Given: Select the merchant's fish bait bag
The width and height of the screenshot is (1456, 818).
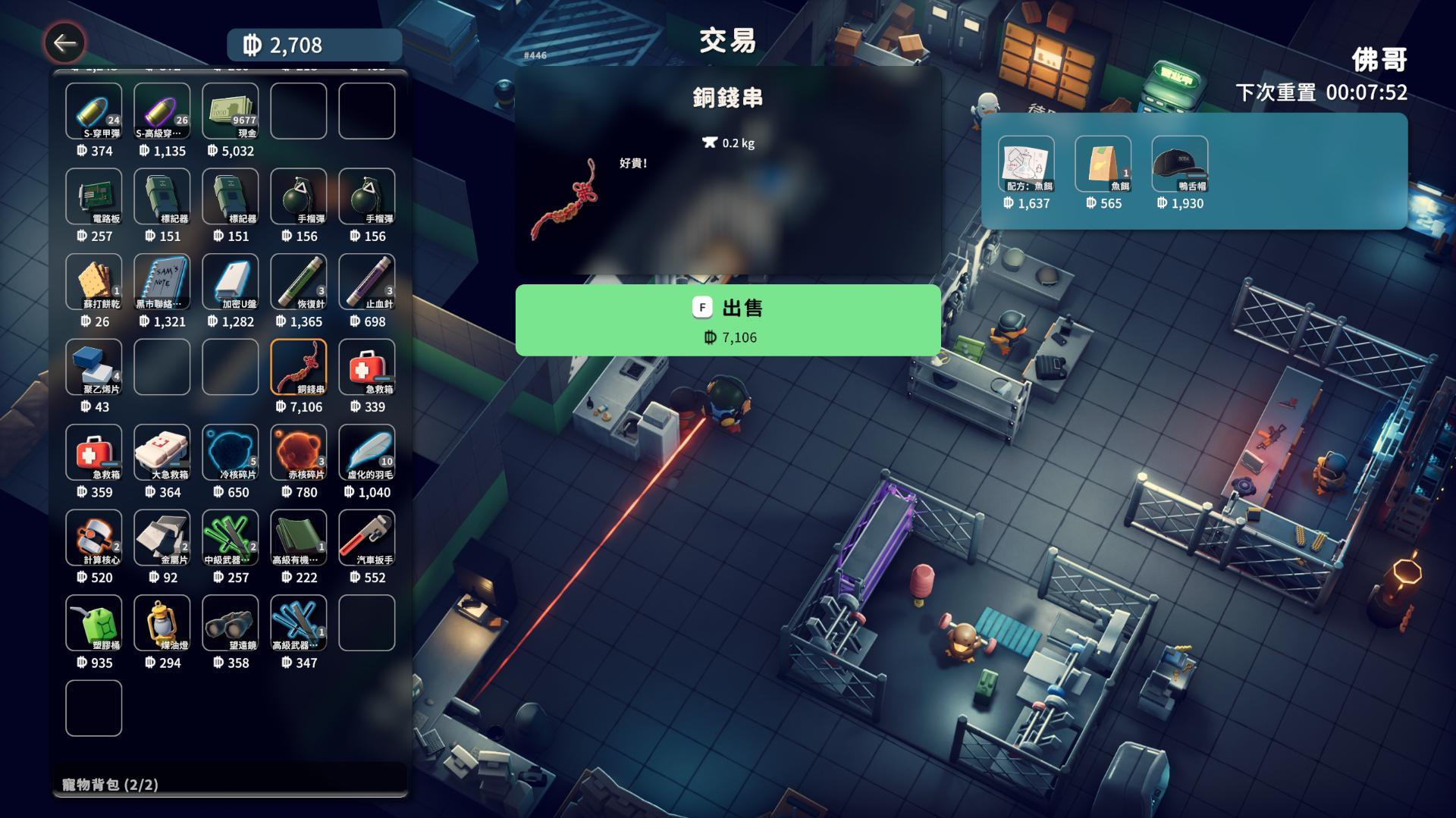Looking at the screenshot, I should tap(1103, 164).
